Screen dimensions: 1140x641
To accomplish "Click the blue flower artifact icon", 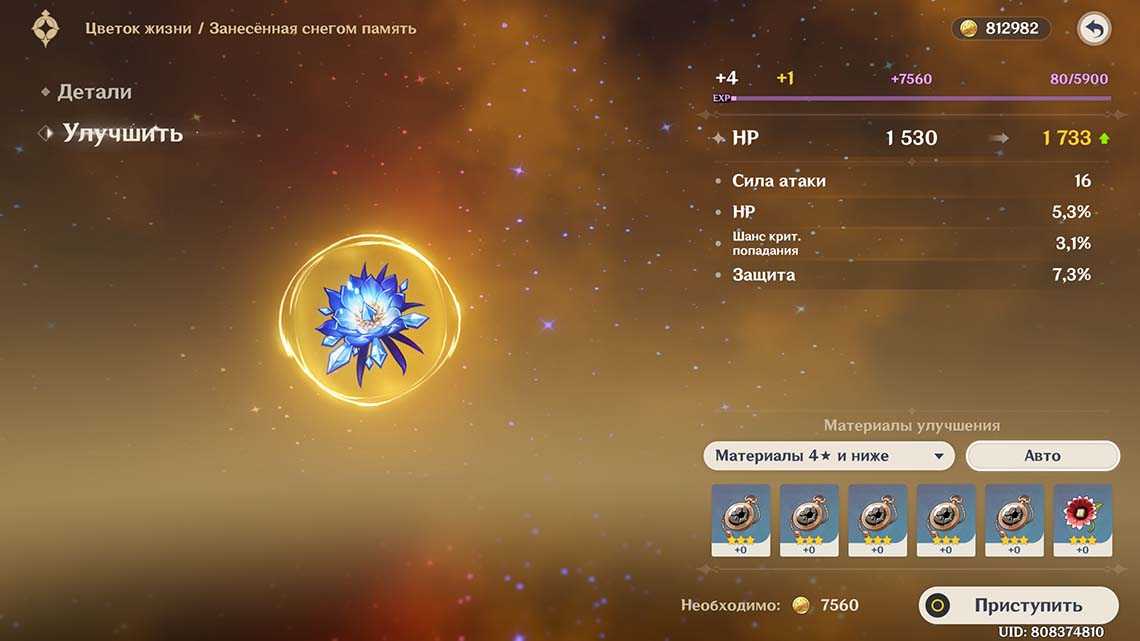I will [369, 318].
